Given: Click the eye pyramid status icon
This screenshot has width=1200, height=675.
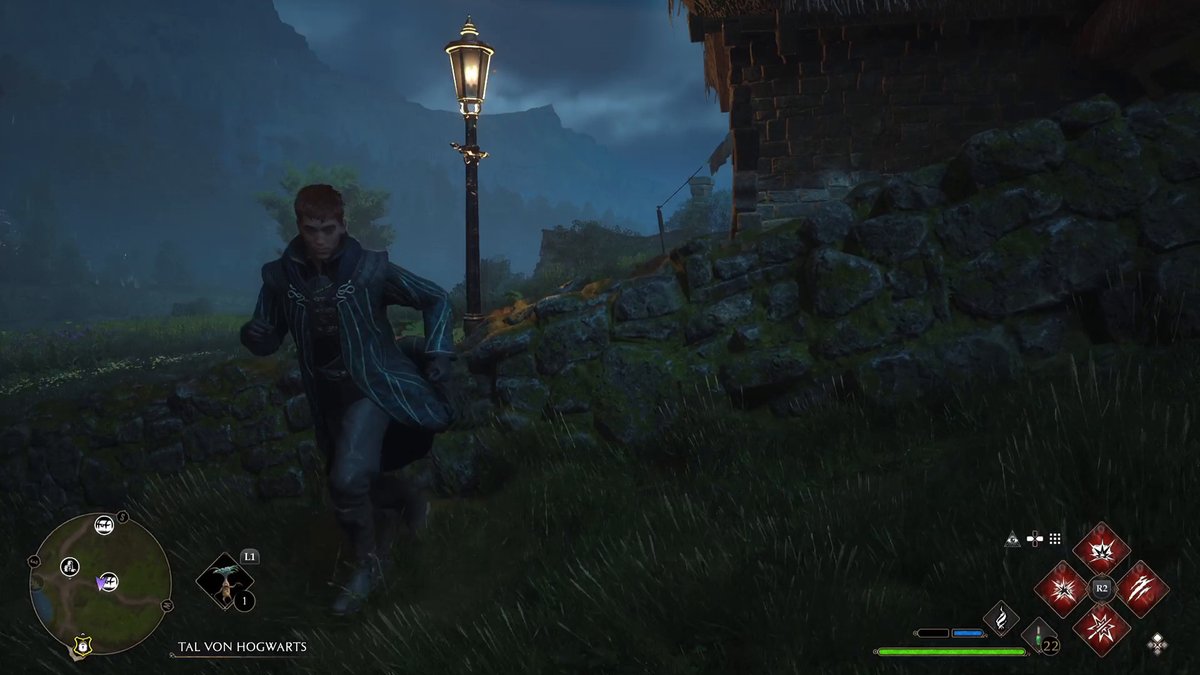Looking at the screenshot, I should tap(1012, 539).
